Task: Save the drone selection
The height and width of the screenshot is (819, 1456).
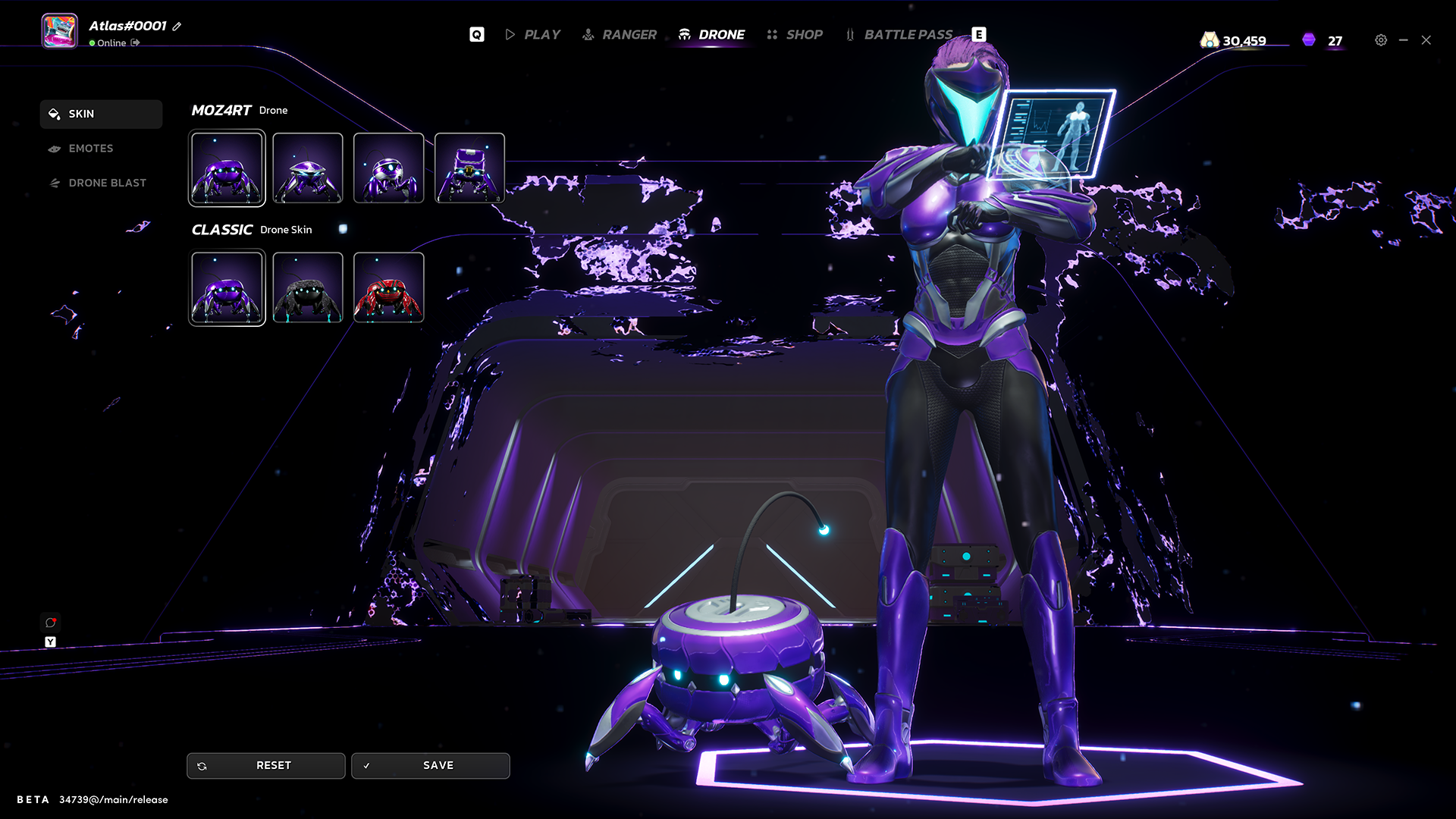Action: (x=430, y=765)
